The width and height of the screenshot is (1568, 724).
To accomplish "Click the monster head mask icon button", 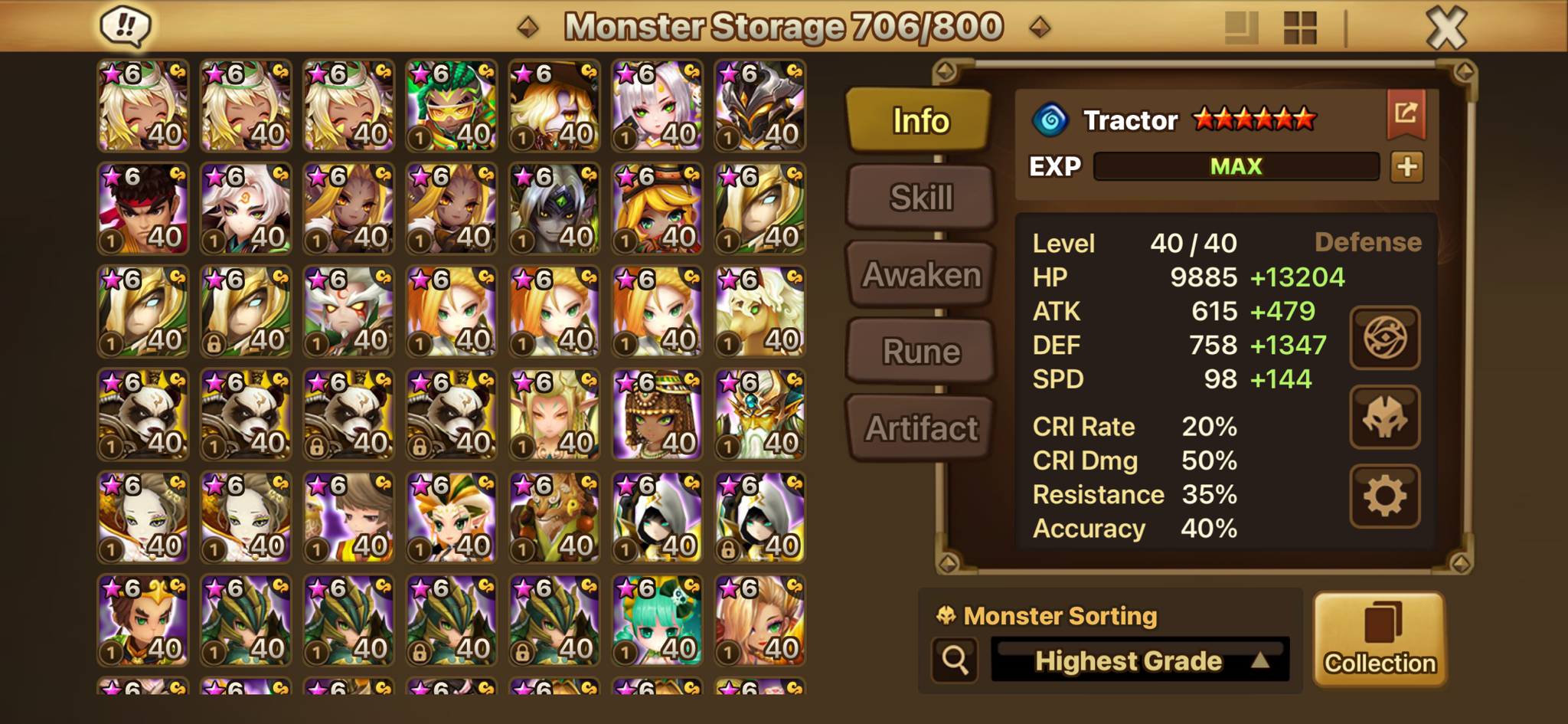I will tap(1384, 418).
